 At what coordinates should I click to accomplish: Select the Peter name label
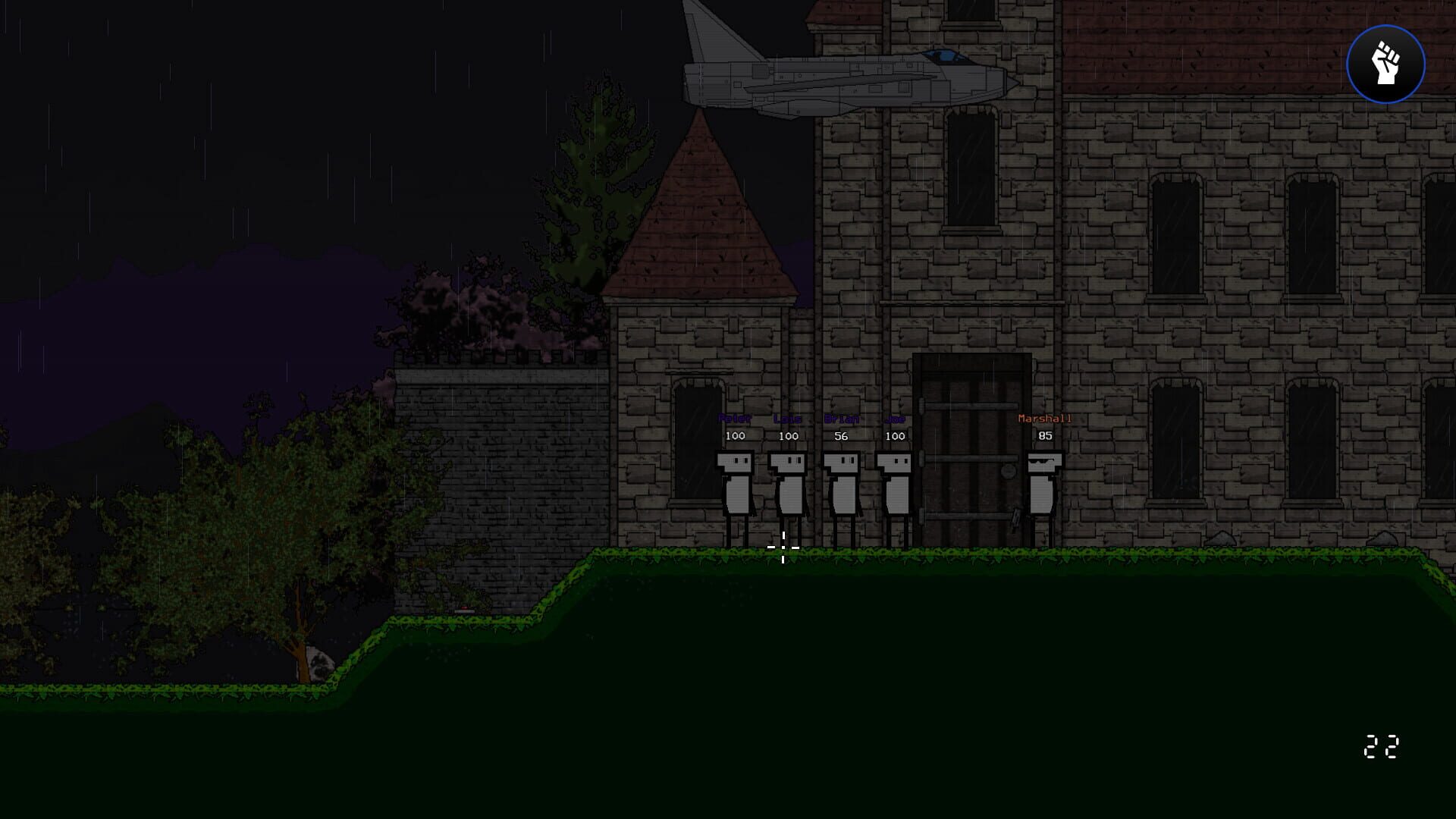click(734, 417)
